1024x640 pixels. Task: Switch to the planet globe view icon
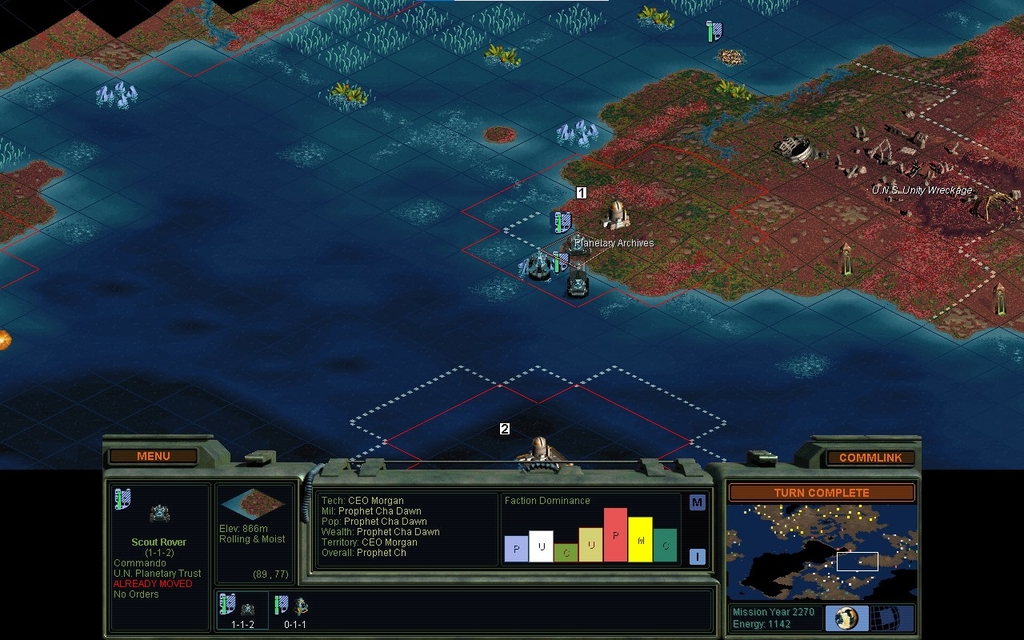[x=847, y=617]
